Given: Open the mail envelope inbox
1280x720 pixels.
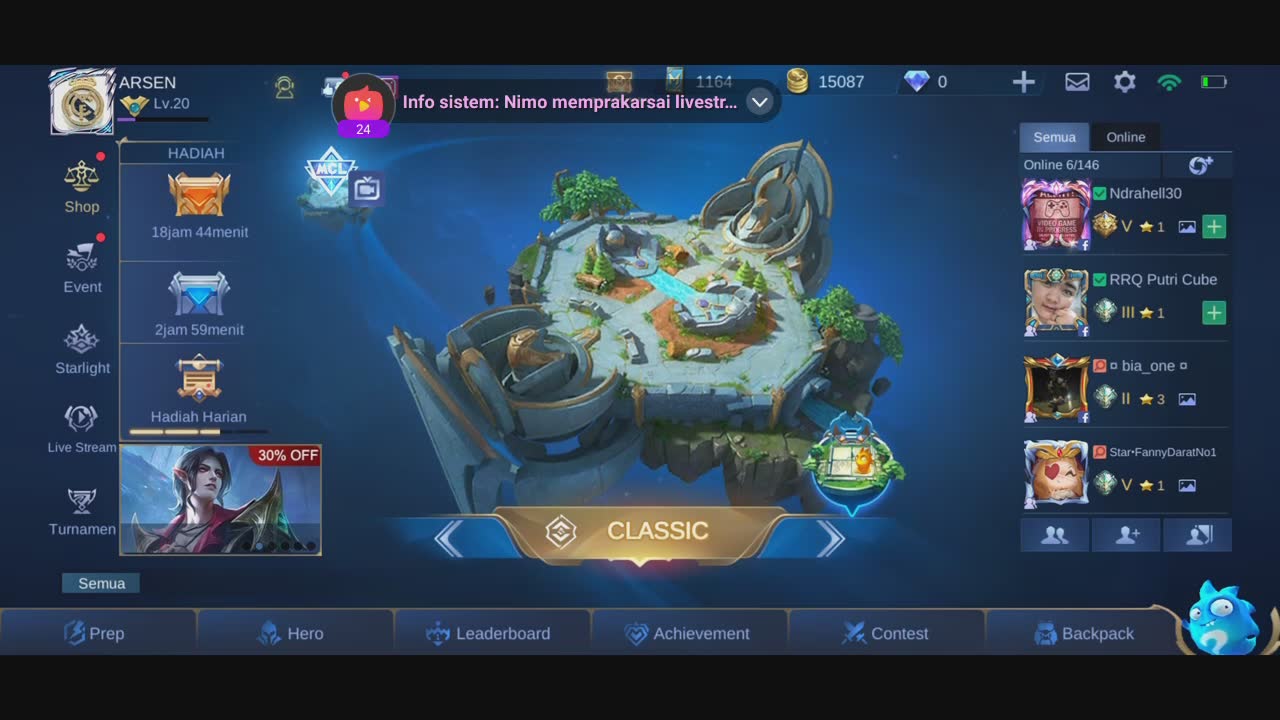Looking at the screenshot, I should point(1077,82).
